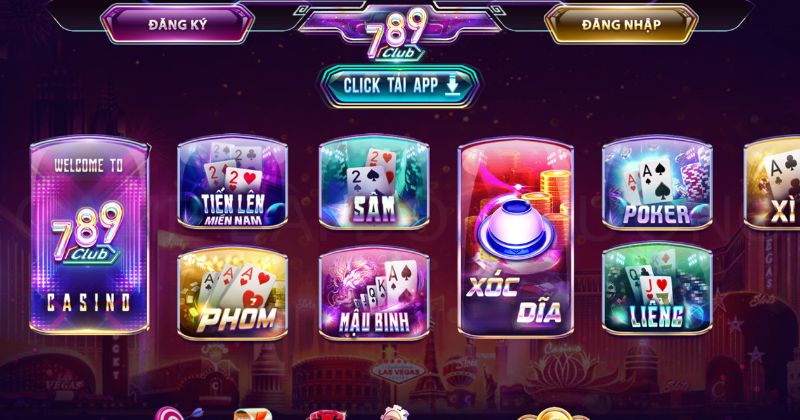800x420 pixels.
Task: Open the Welcome to 789 Club Casino tile
Action: point(89,236)
